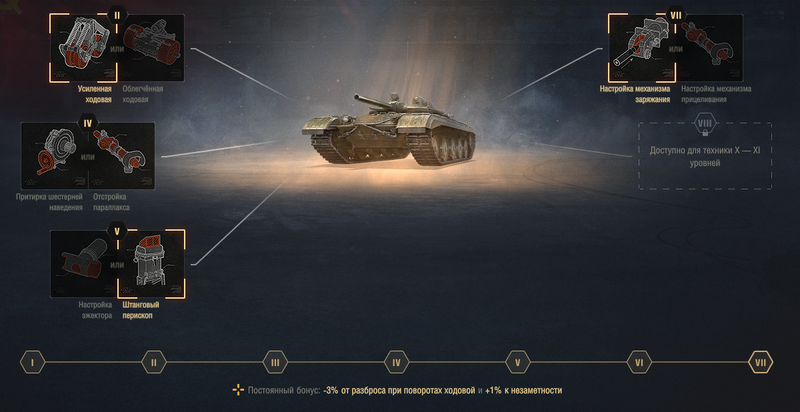Select highlighted level VII track marker
Image resolution: width=800 pixels, height=412 pixels.
[760, 362]
